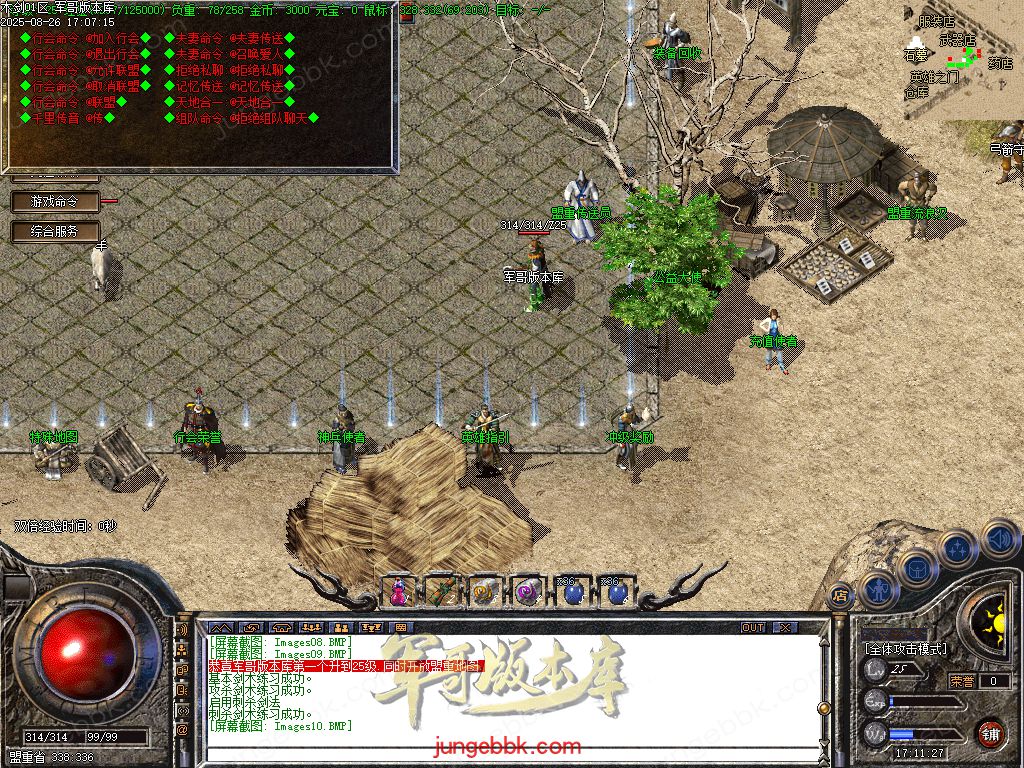Open the 综合服务 general services button
1024x768 pixels.
click(x=55, y=231)
